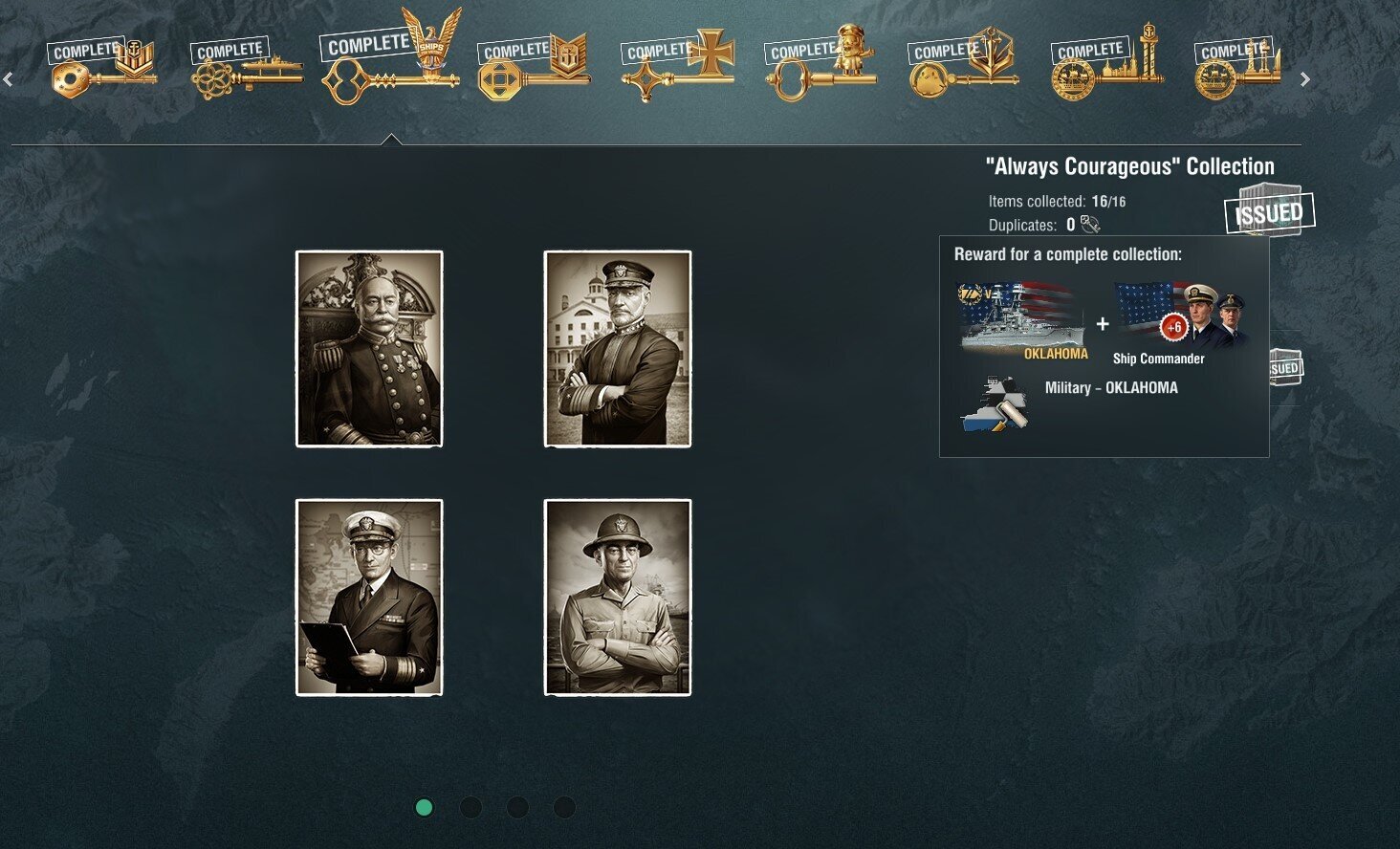Open the crossed-arms officer by building card
The width and height of the screenshot is (1400, 849).
(618, 349)
